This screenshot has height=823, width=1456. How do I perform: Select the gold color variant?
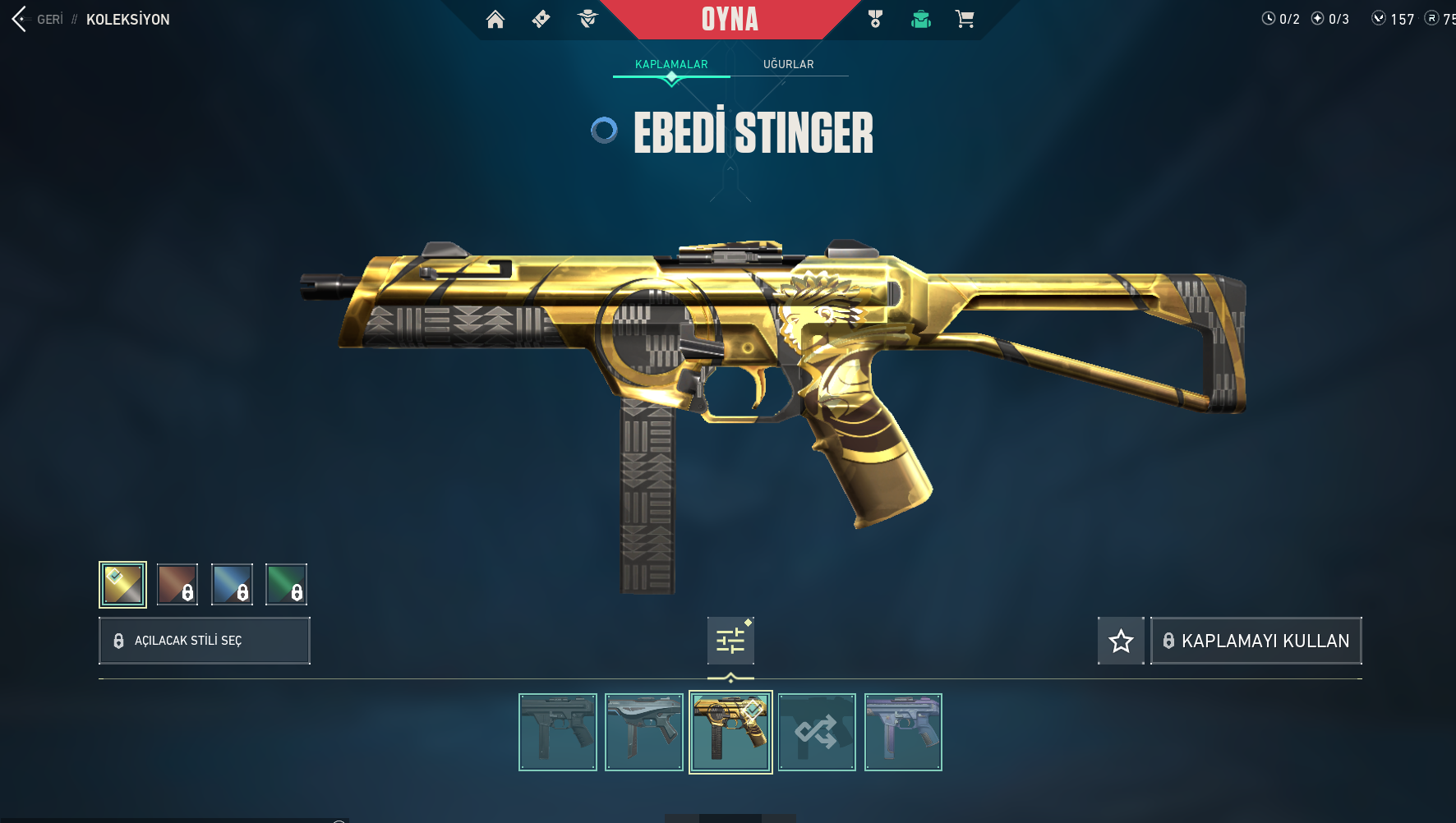pyautogui.click(x=122, y=585)
